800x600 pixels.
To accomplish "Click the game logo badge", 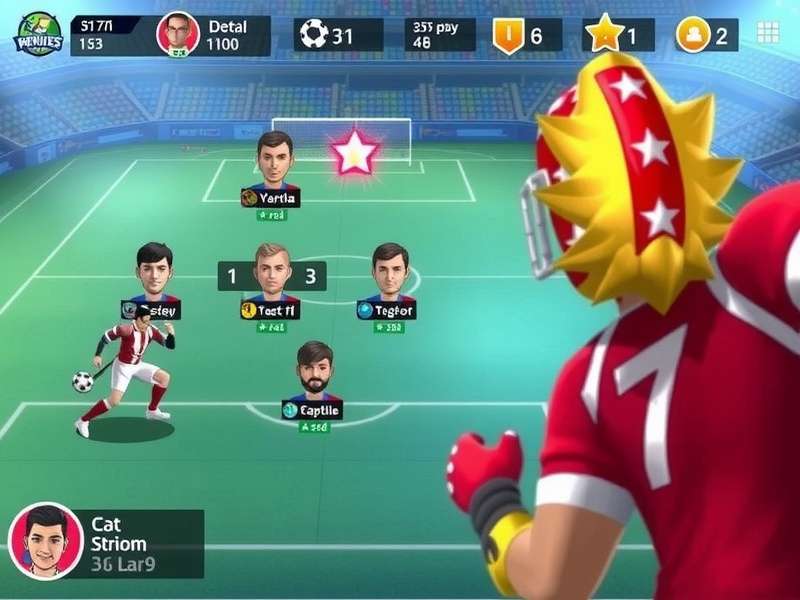I will pos(37,33).
